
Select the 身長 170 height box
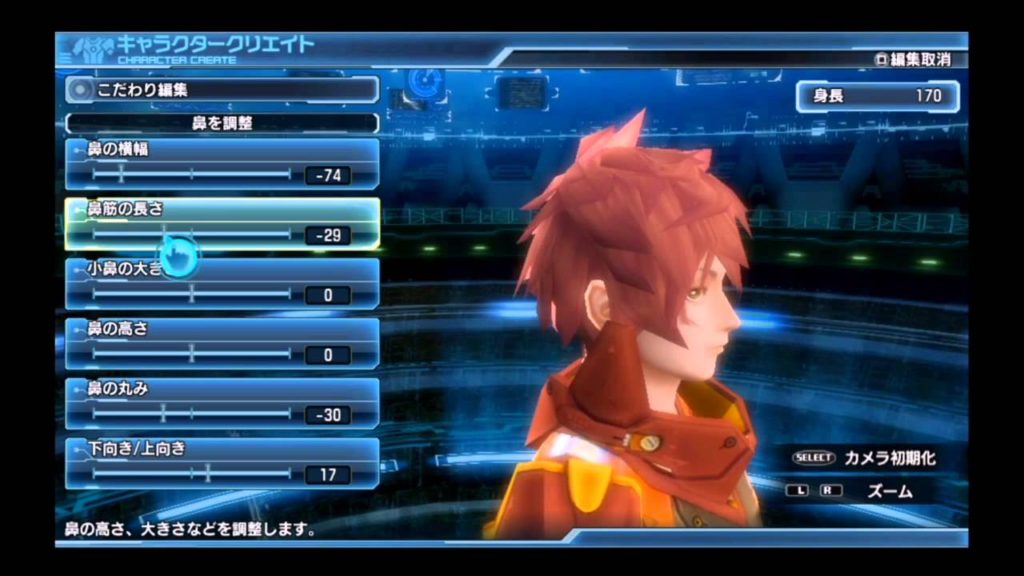(877, 96)
